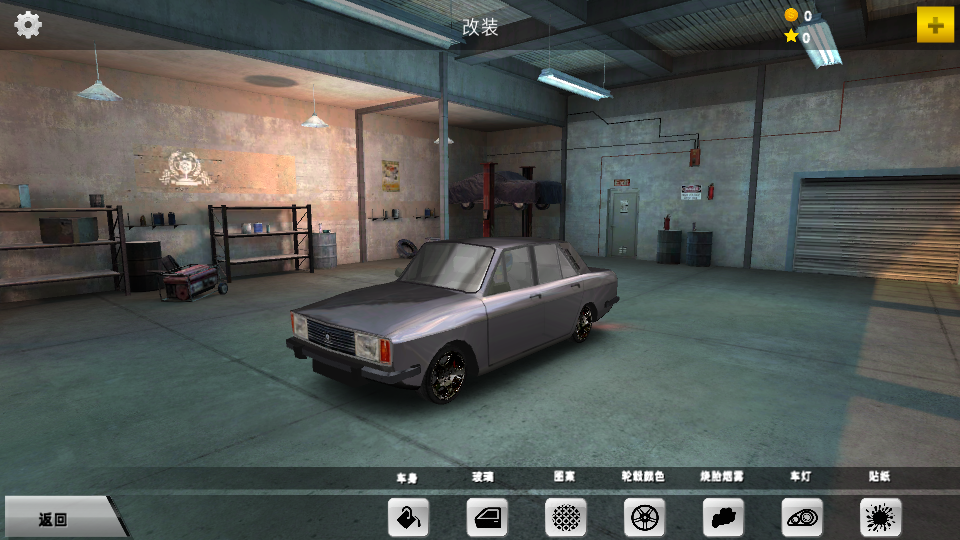Select the body paint bucket option
The width and height of the screenshot is (960, 540).
408,517
